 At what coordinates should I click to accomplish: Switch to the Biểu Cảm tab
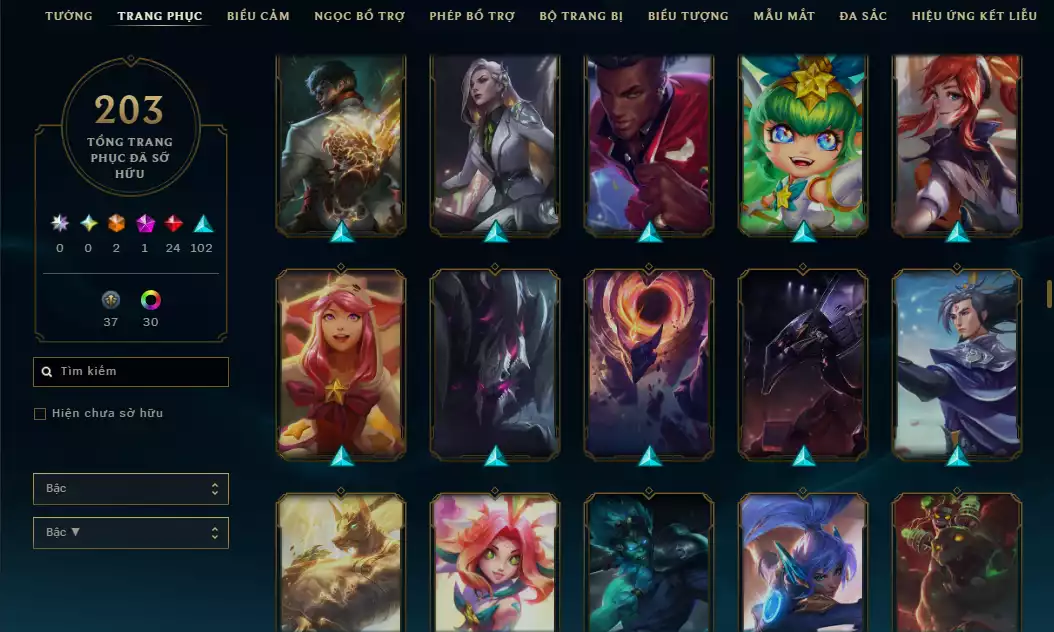coord(258,16)
